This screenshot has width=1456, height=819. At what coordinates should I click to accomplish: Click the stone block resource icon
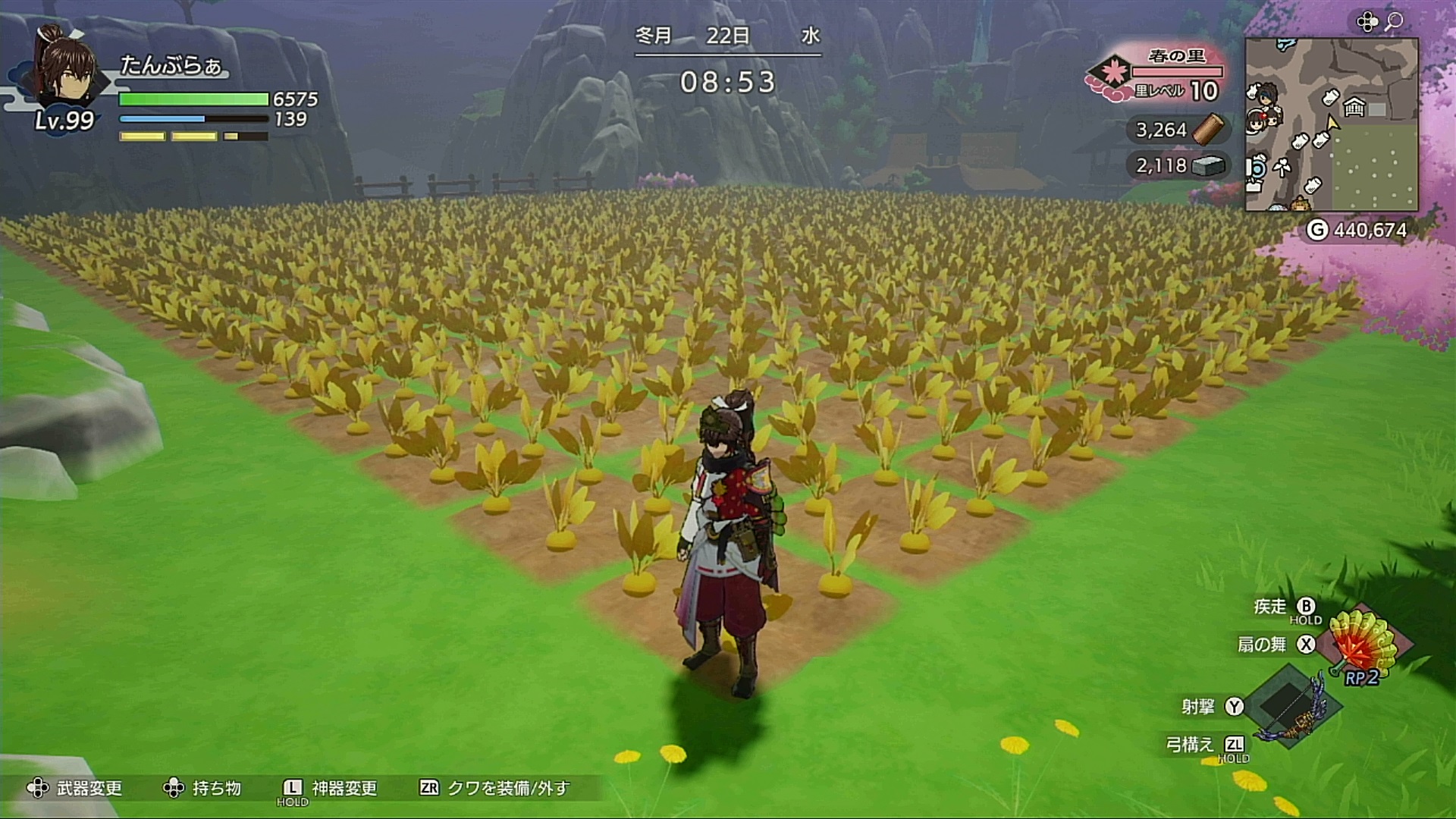click(1209, 165)
